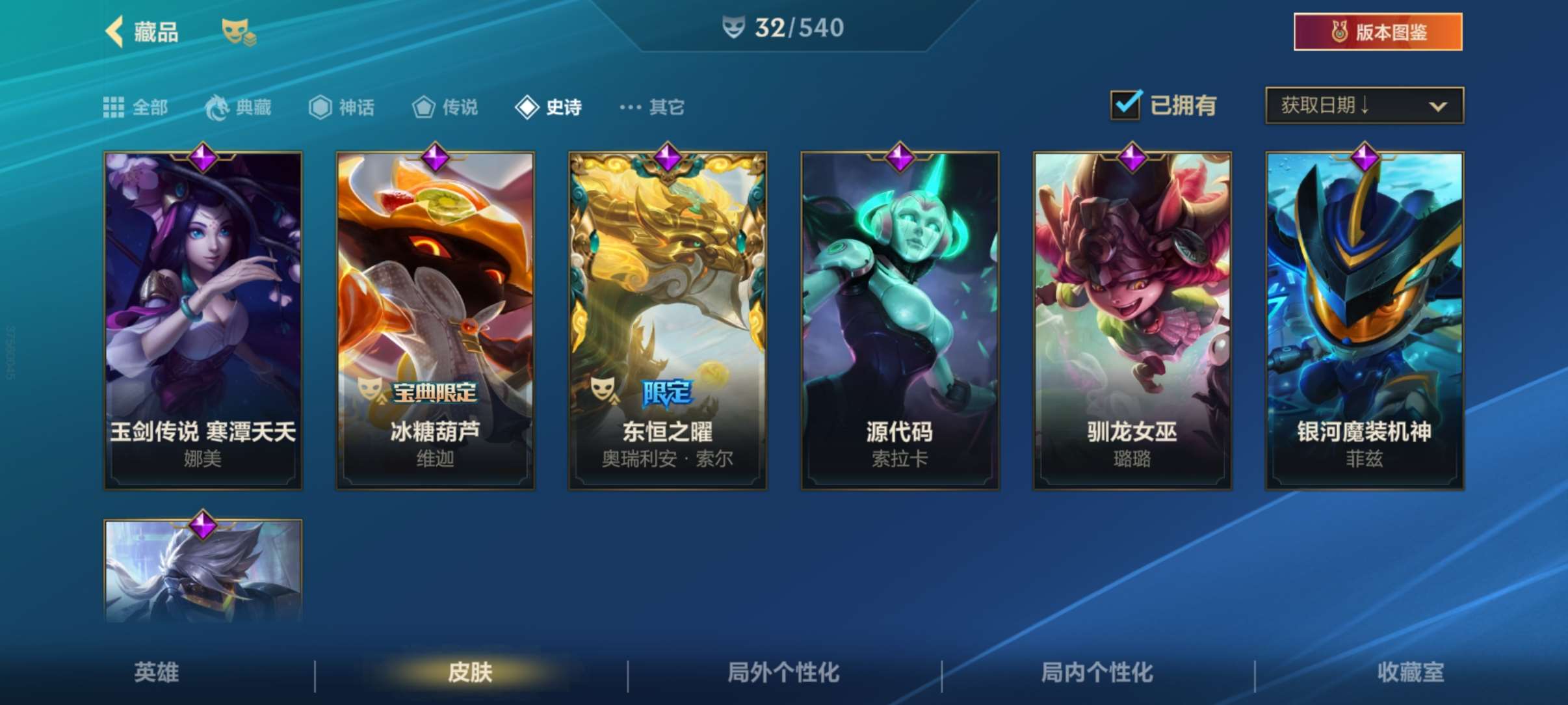Image resolution: width=1568 pixels, height=705 pixels.
Task: Click the 典藏 dragon filter icon
Action: click(x=218, y=107)
